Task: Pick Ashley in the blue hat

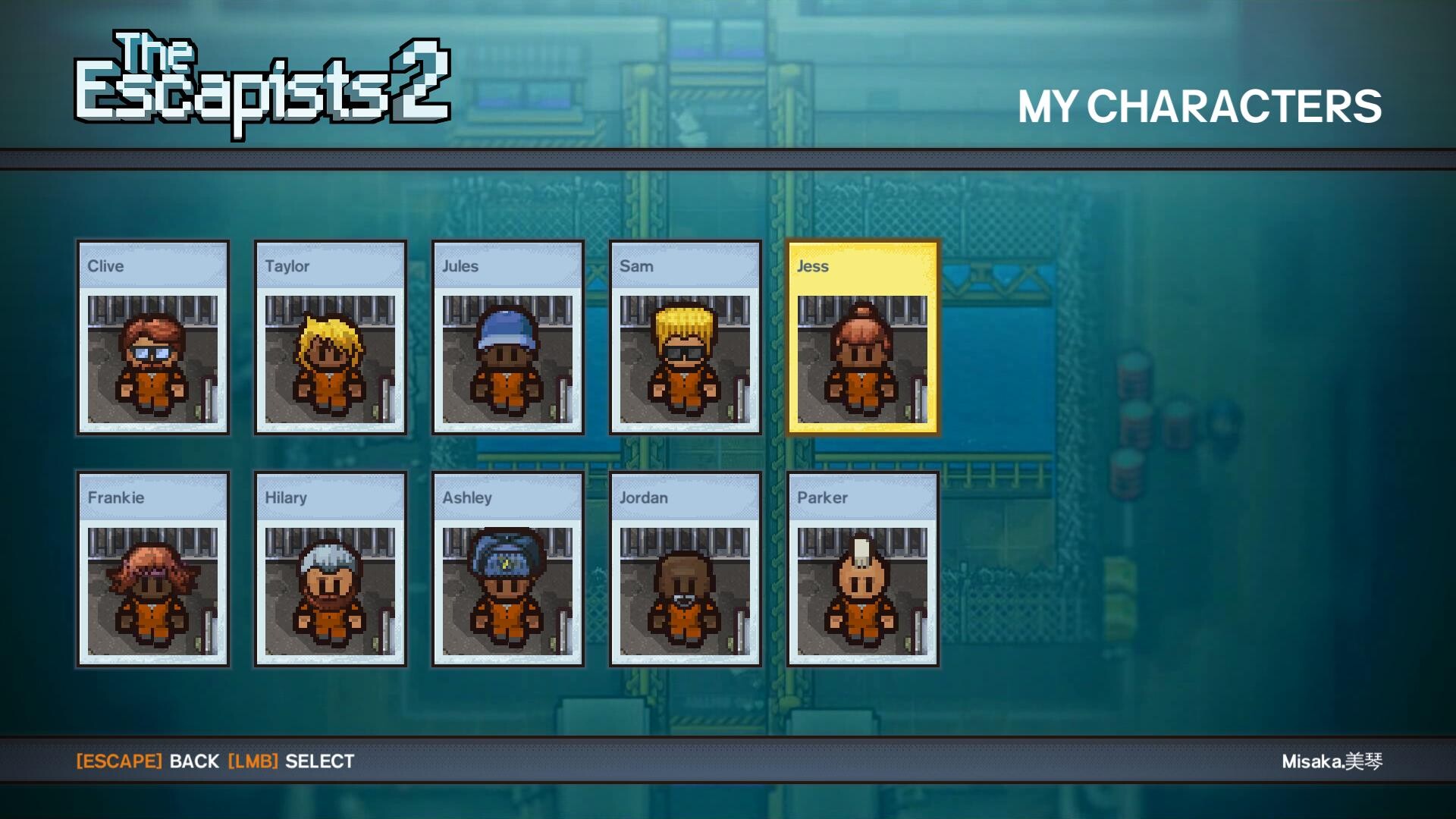Action: coord(507,570)
